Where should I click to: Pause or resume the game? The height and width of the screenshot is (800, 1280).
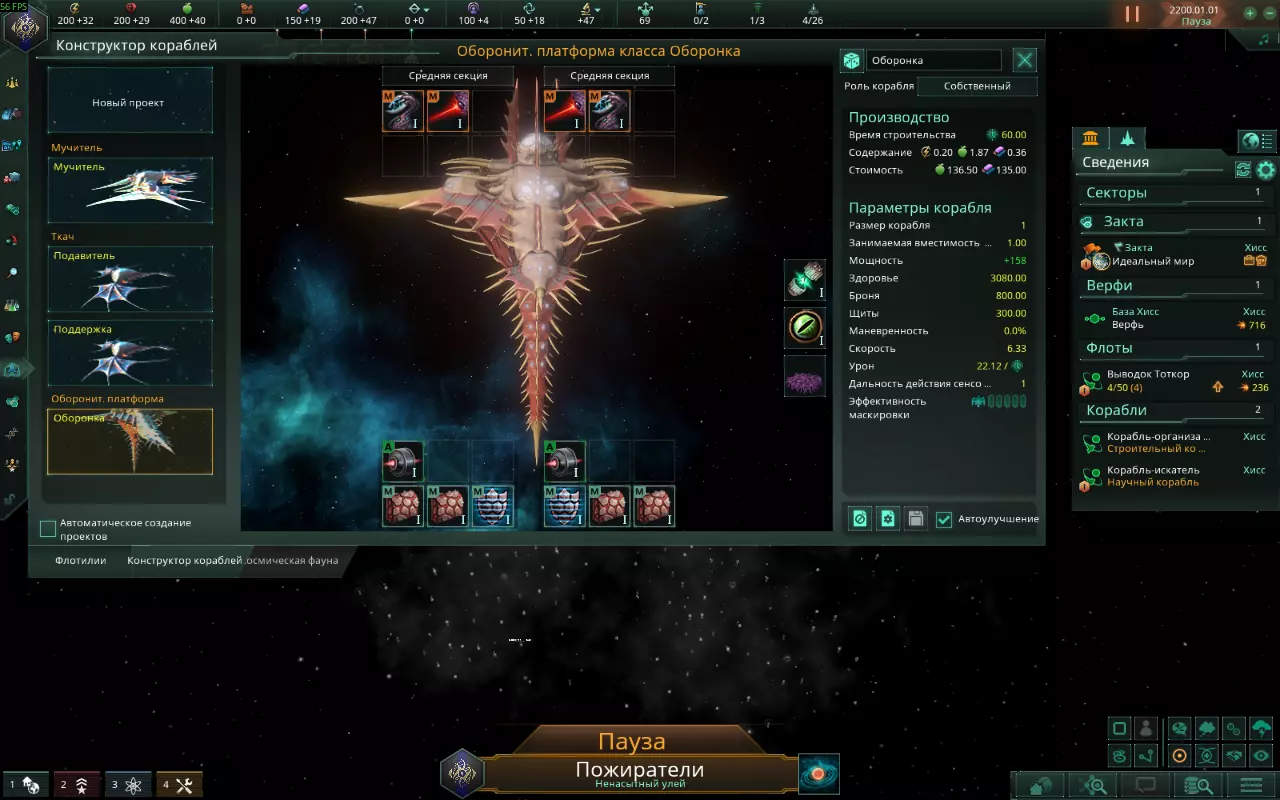[x=1132, y=14]
